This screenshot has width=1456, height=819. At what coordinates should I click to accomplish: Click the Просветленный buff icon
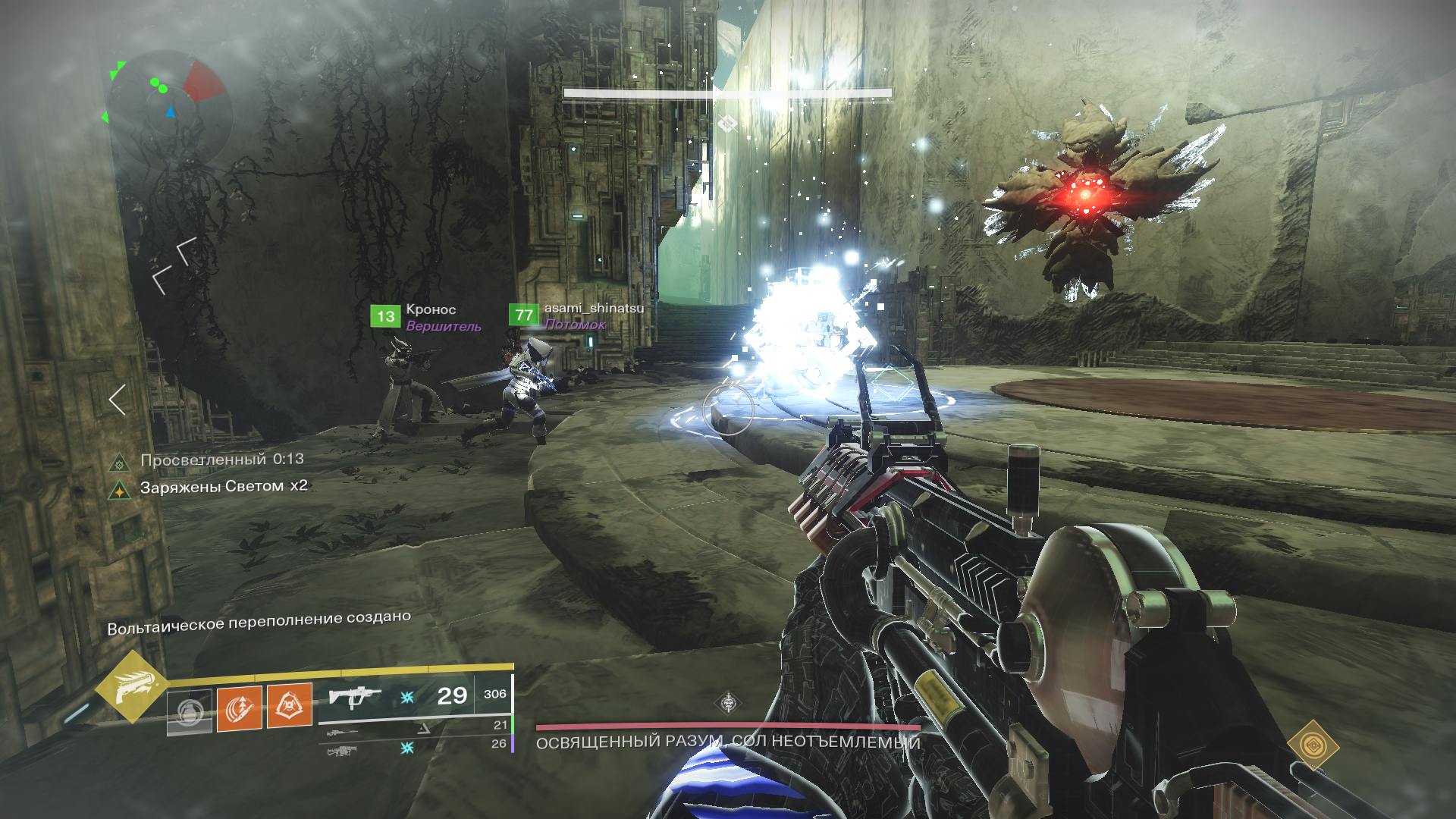(119, 463)
